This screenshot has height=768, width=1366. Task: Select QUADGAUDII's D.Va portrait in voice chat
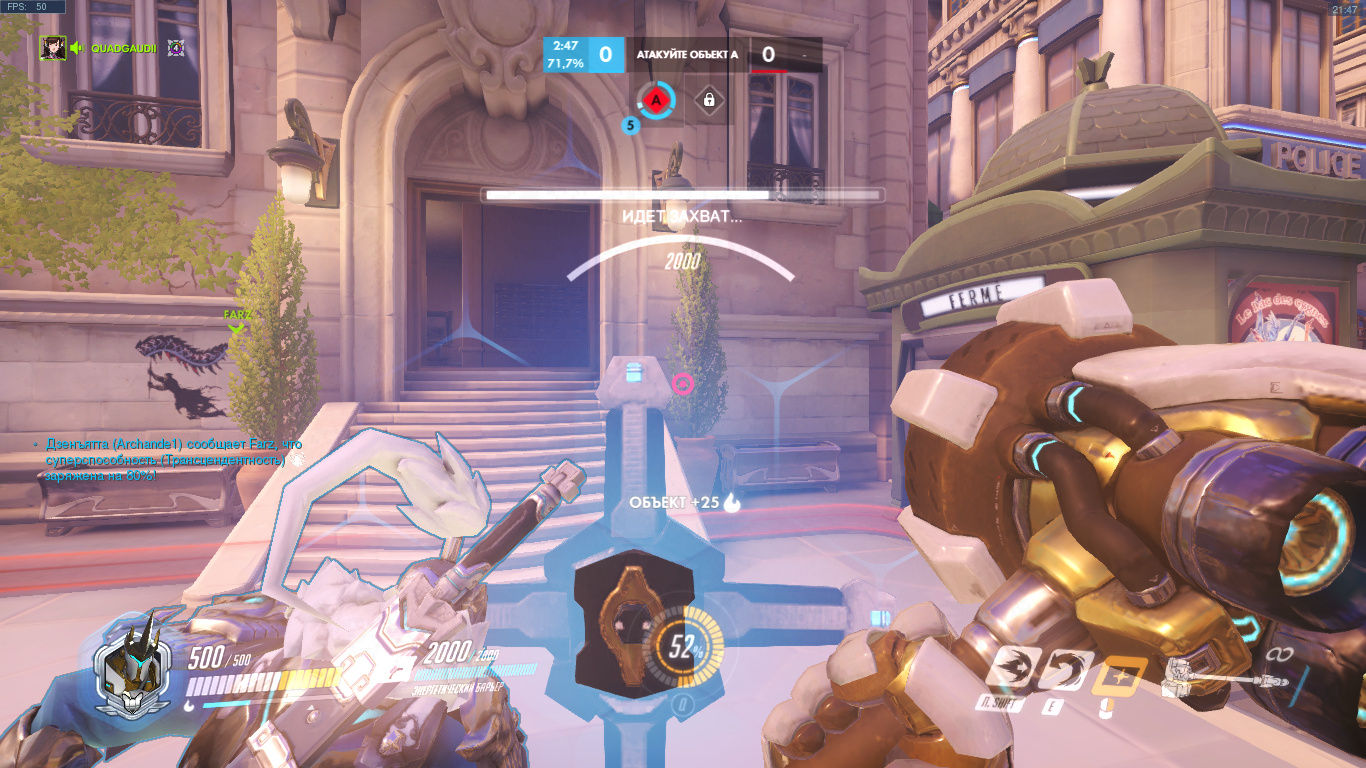pyautogui.click(x=53, y=47)
